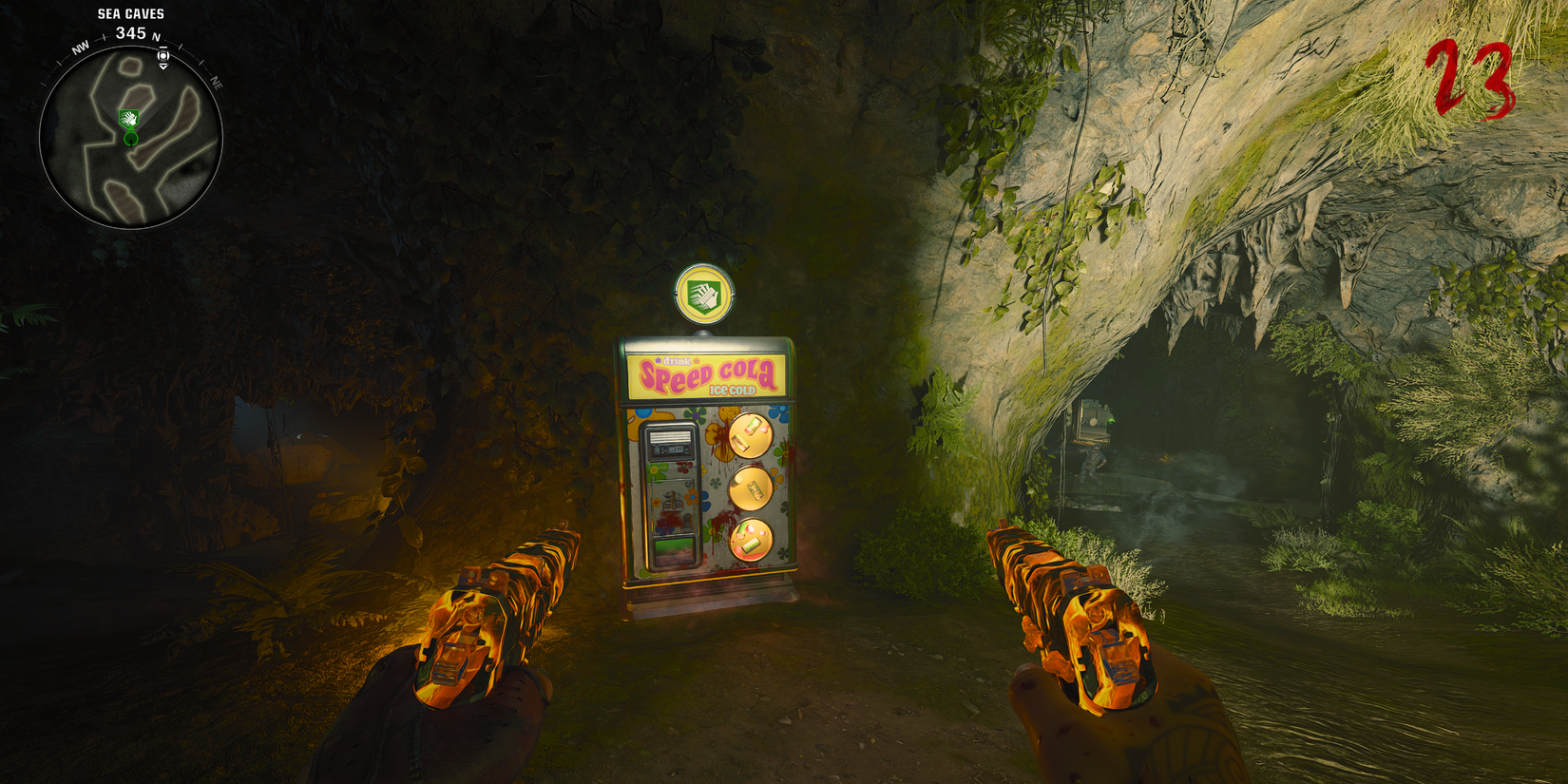Select the SEA CAVES location label
The image size is (1568, 784).
tap(128, 13)
